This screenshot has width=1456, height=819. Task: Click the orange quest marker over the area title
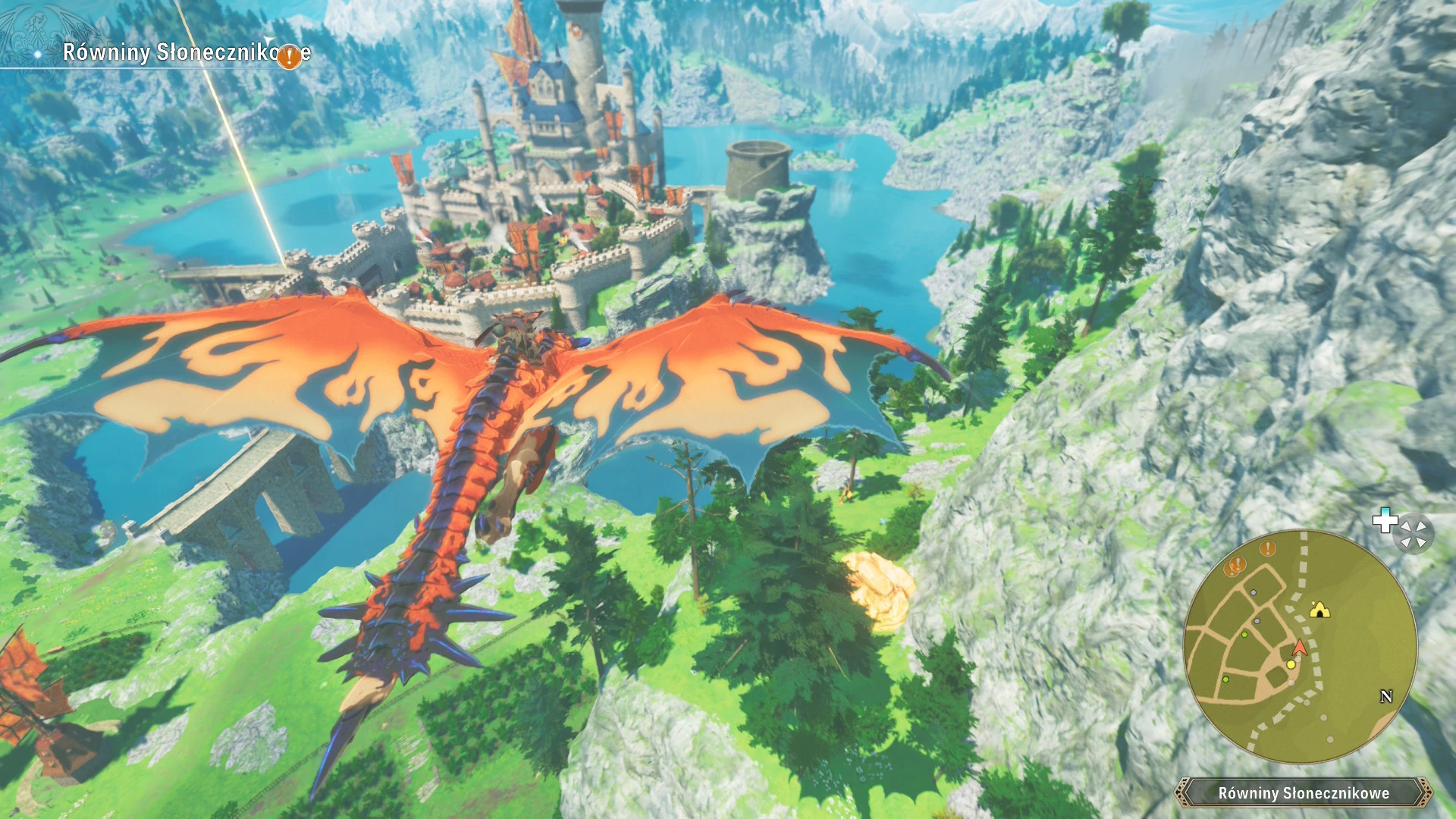point(289,56)
